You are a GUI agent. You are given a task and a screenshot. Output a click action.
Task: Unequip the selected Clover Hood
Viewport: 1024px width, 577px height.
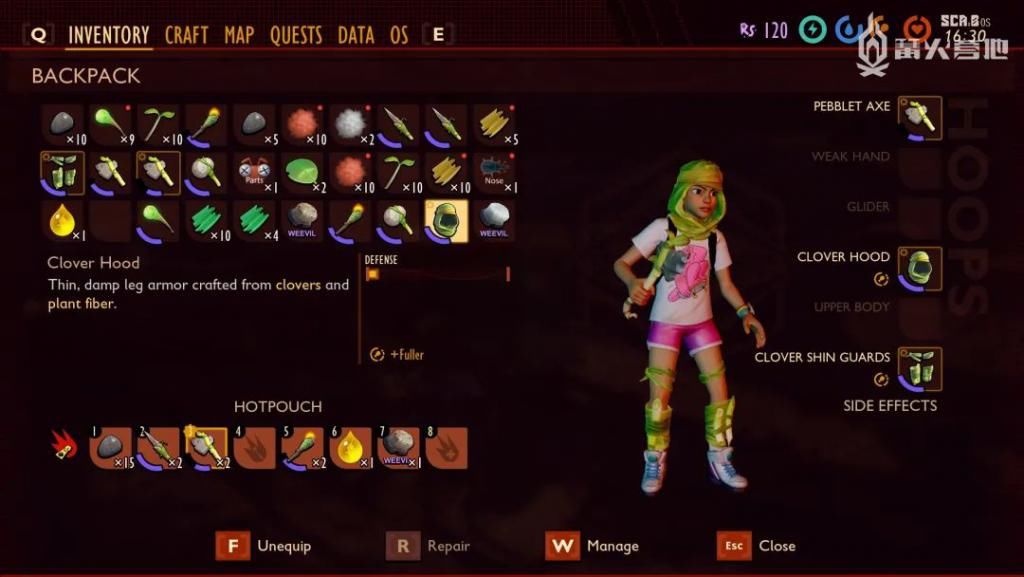coord(265,546)
